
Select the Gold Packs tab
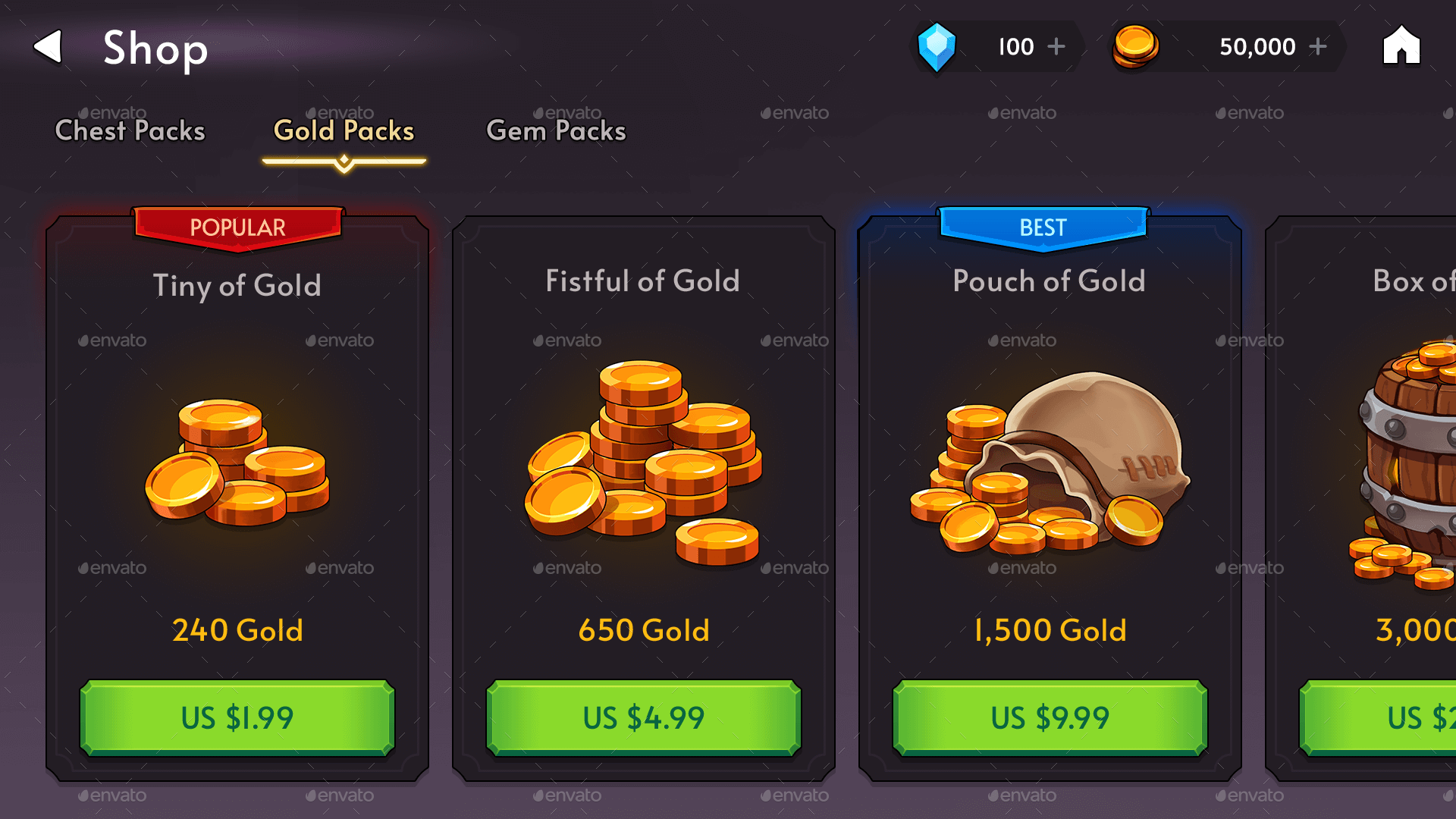[344, 130]
